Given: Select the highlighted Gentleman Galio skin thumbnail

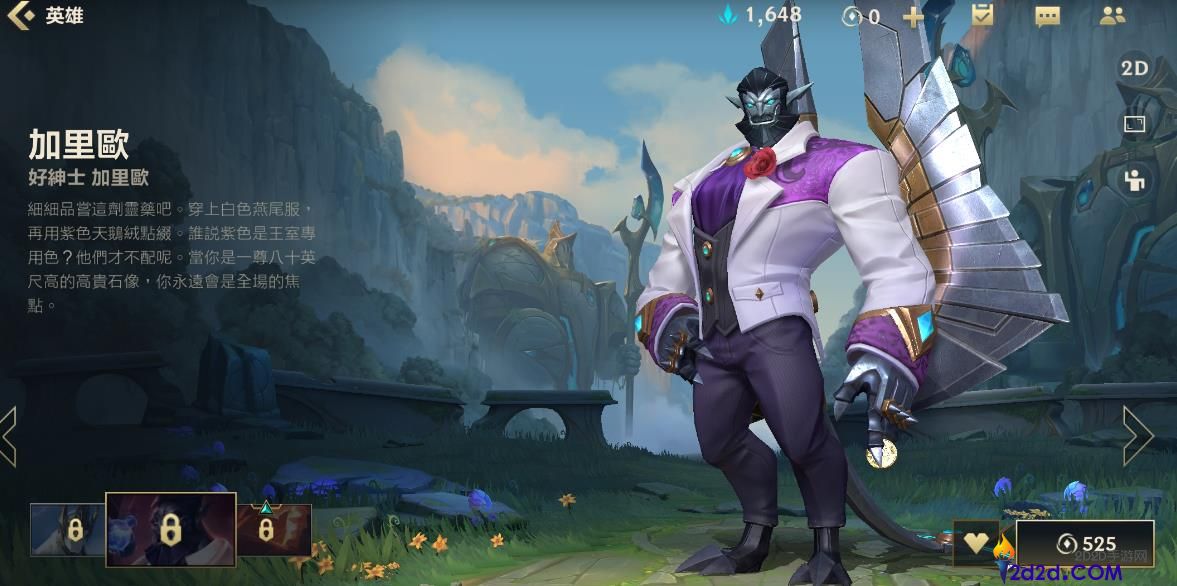Looking at the screenshot, I should coord(171,530).
